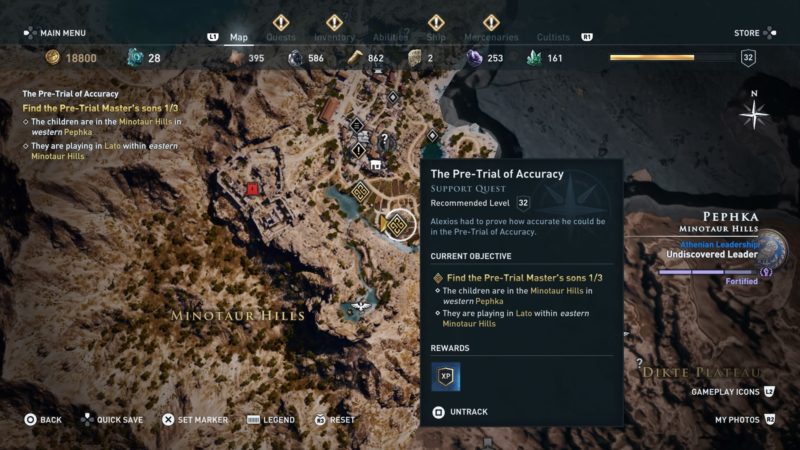This screenshot has height=450, width=800.
Task: Select the red fort marker on map
Action: tap(253, 188)
